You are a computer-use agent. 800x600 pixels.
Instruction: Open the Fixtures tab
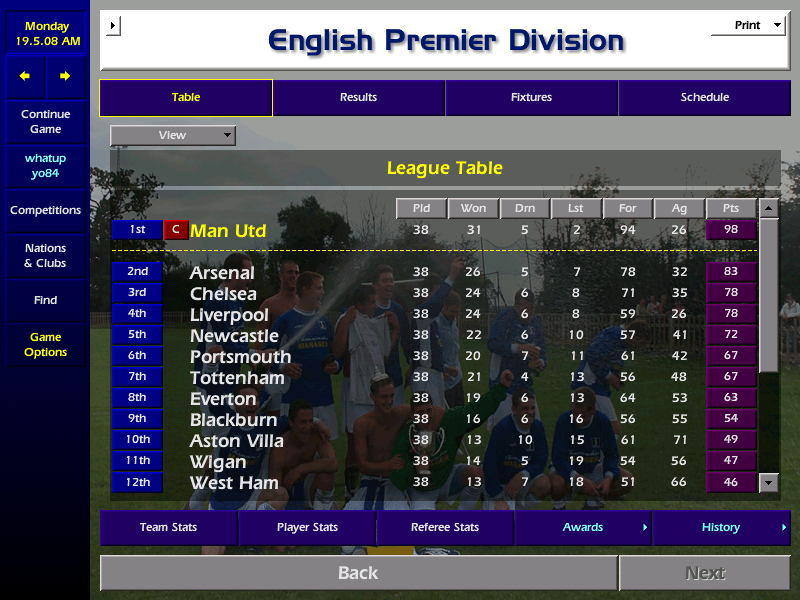(x=531, y=98)
